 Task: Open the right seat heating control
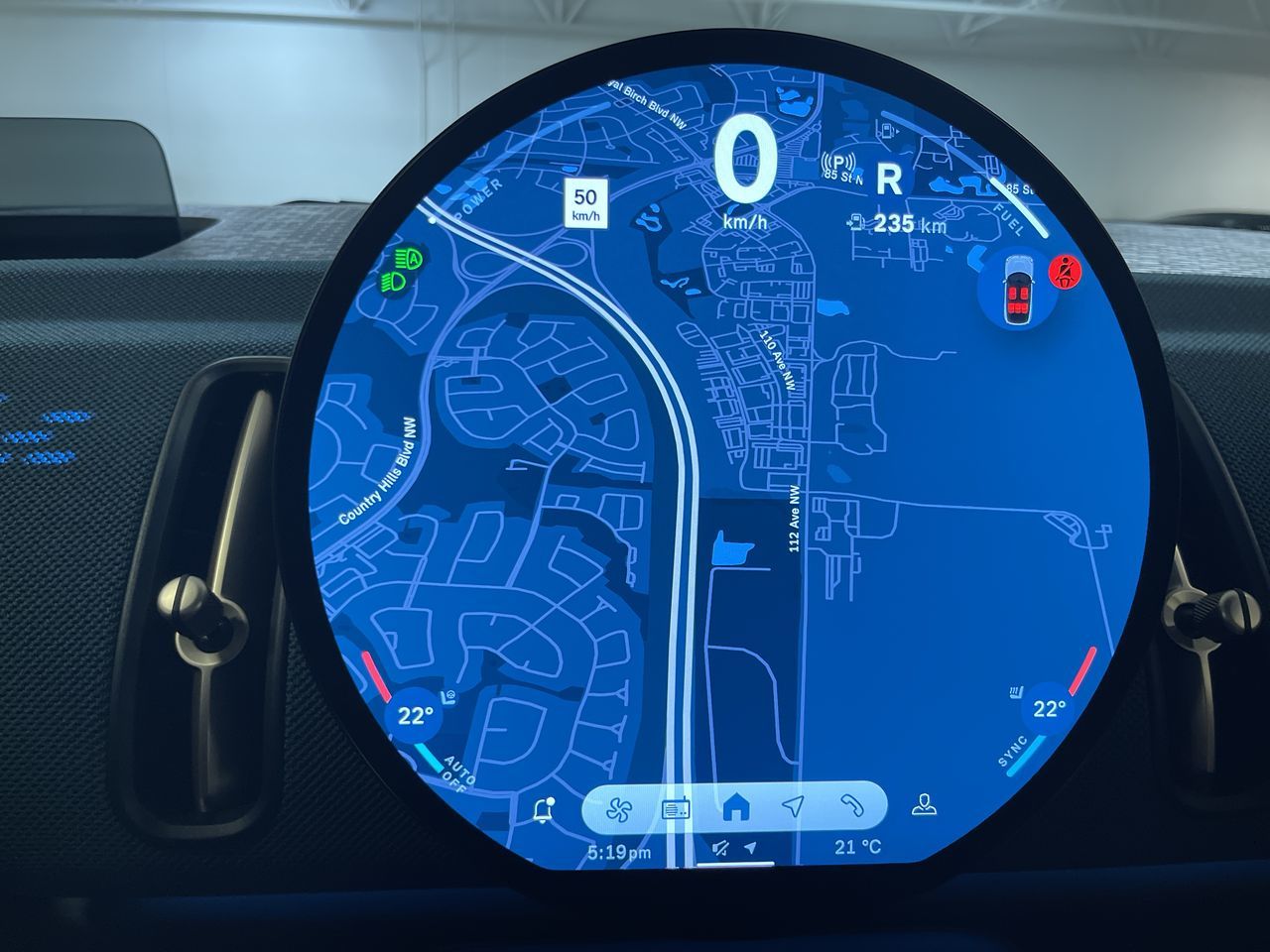coord(1015,691)
